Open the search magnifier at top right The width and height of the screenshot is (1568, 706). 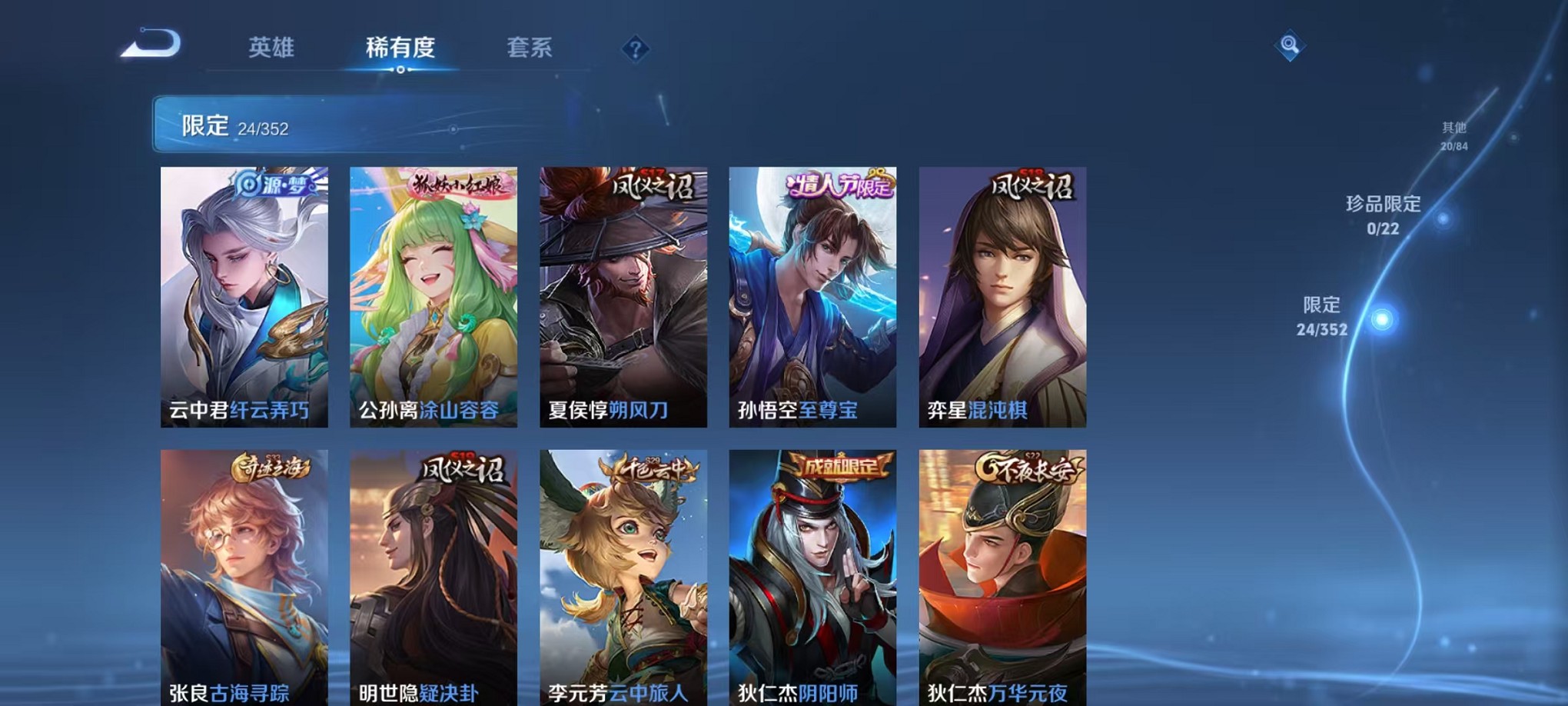(x=1290, y=45)
